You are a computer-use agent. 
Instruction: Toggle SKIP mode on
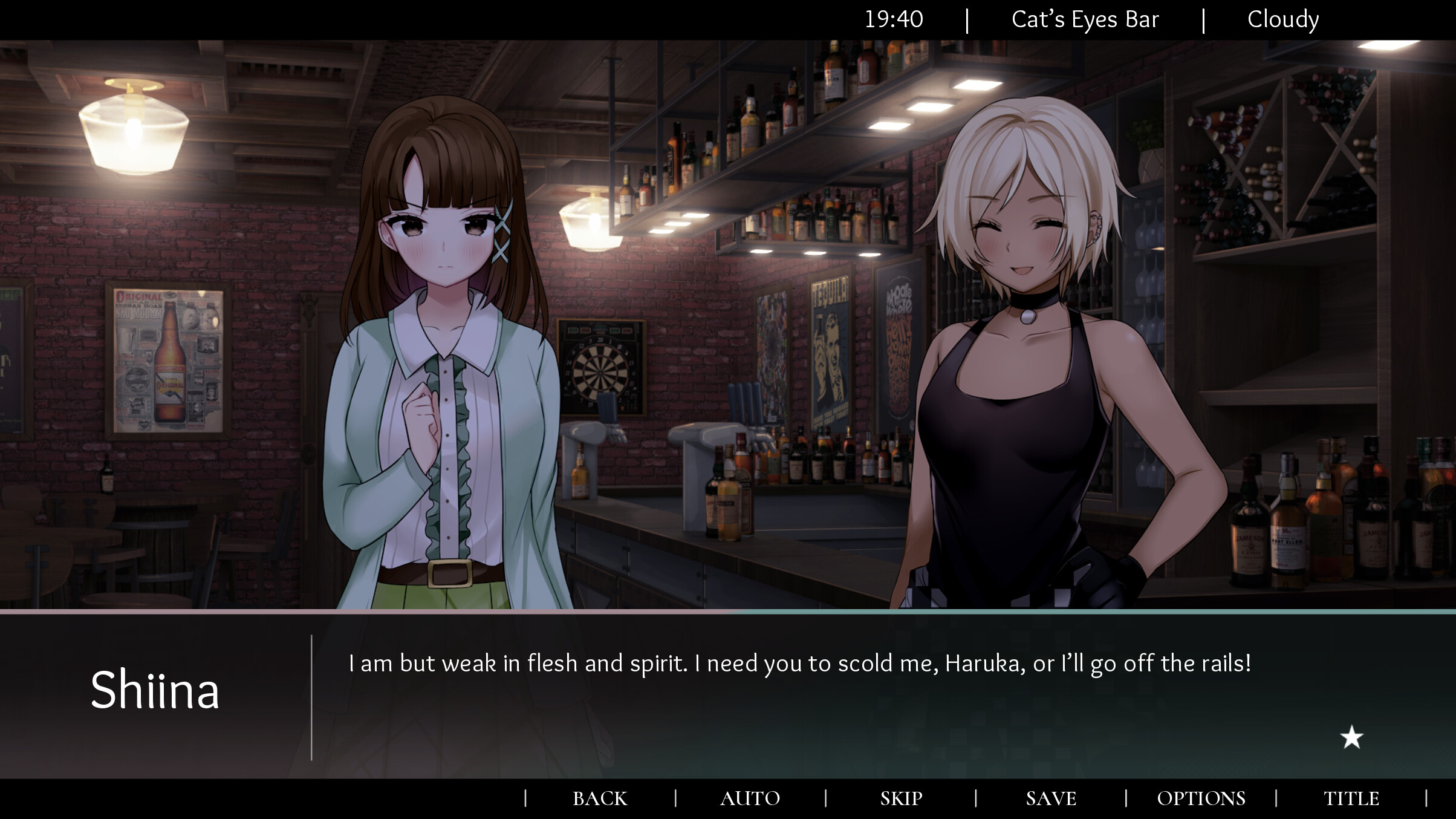click(900, 798)
